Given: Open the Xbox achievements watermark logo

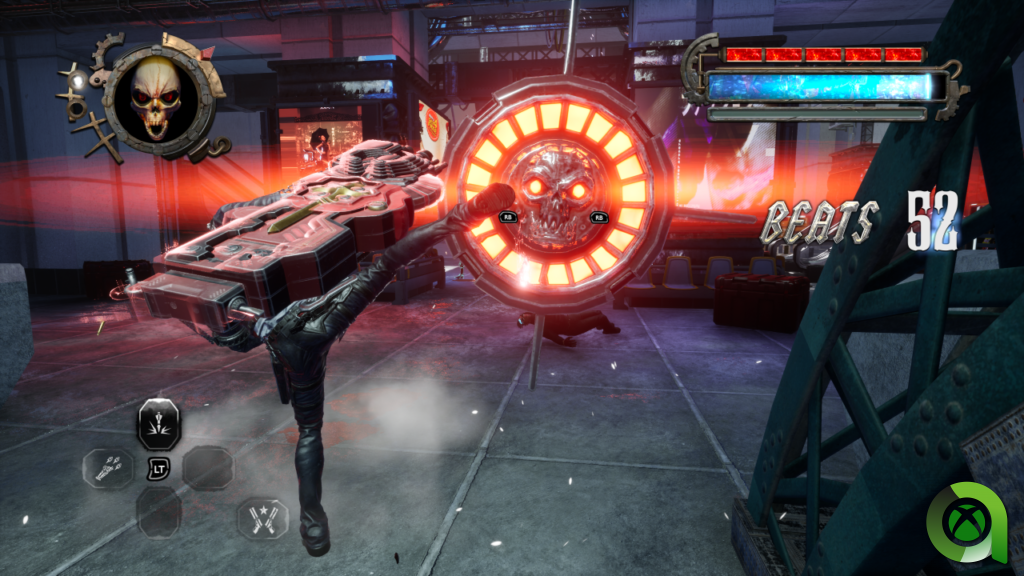Looking at the screenshot, I should [x=971, y=523].
